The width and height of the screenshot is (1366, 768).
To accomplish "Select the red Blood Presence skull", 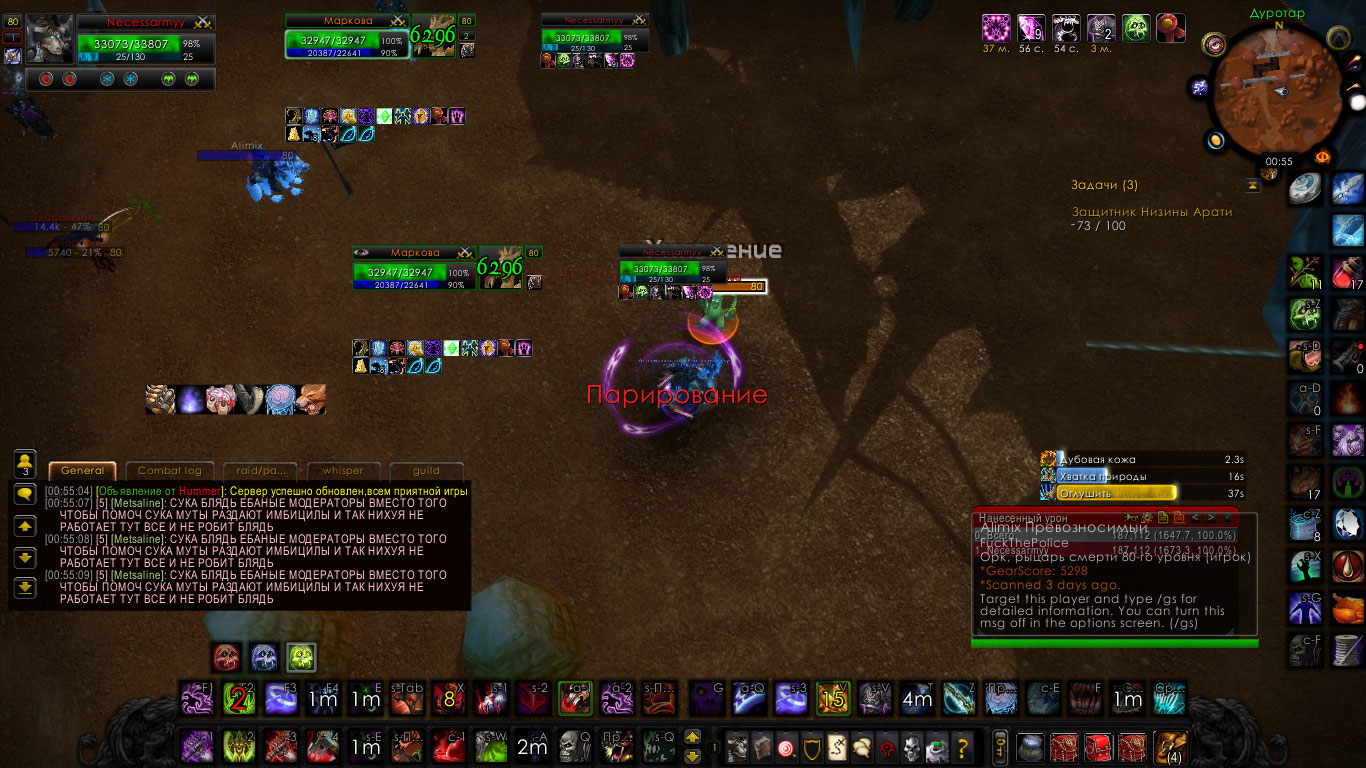I will click(x=227, y=657).
